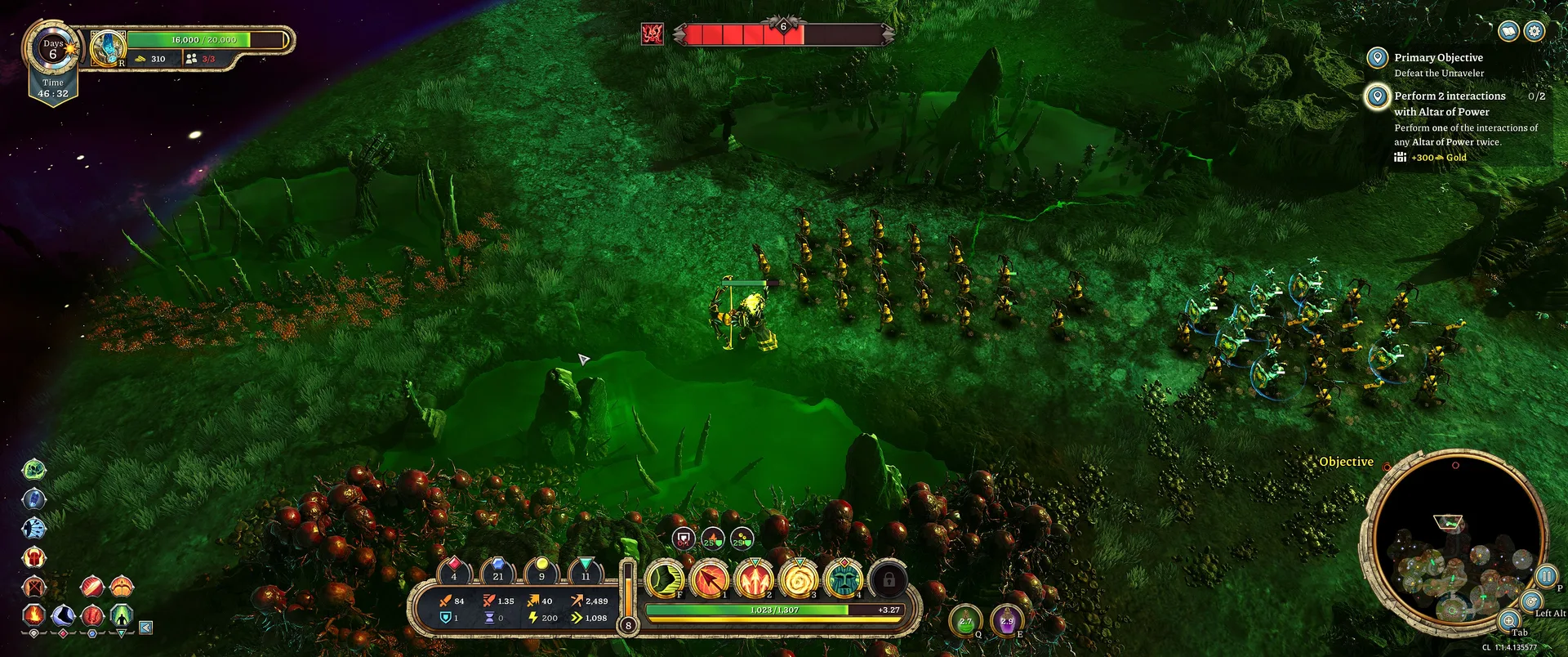Screen dimensions: 1568x657
Task: Select the Altar of Power objective
Action: tap(1449, 104)
